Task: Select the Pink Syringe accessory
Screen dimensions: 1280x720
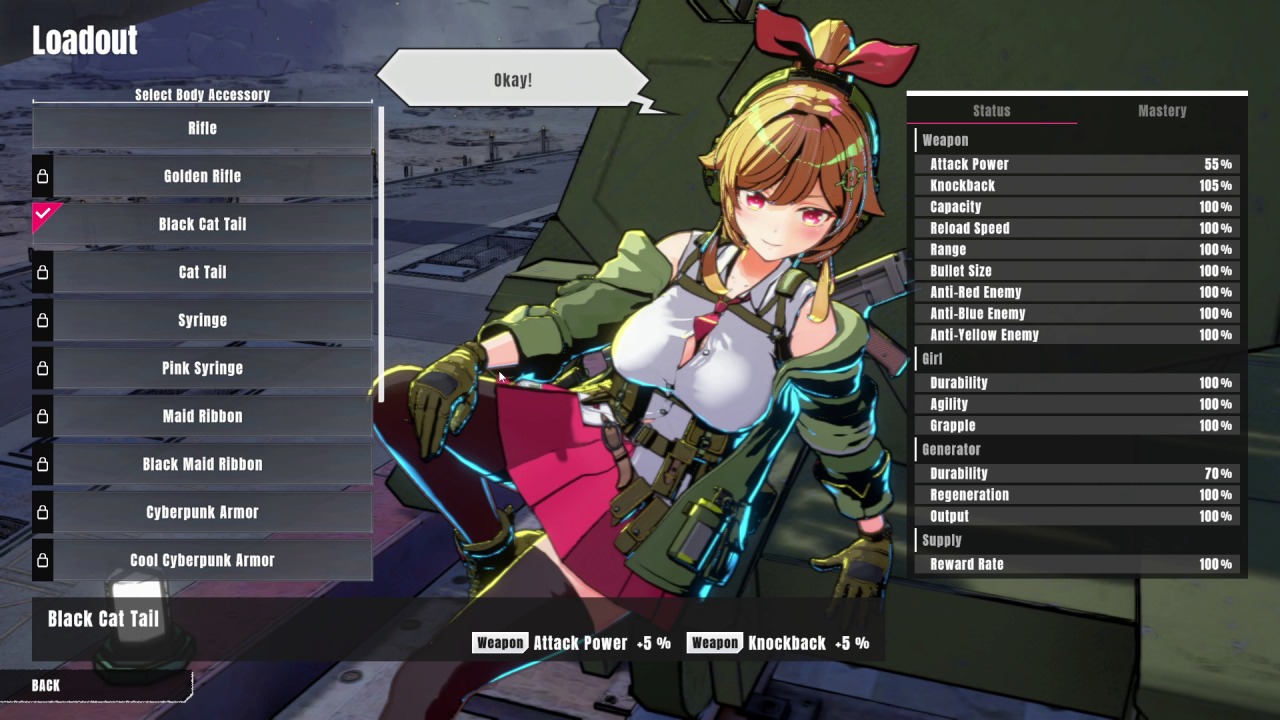Action: pyautogui.click(x=202, y=368)
